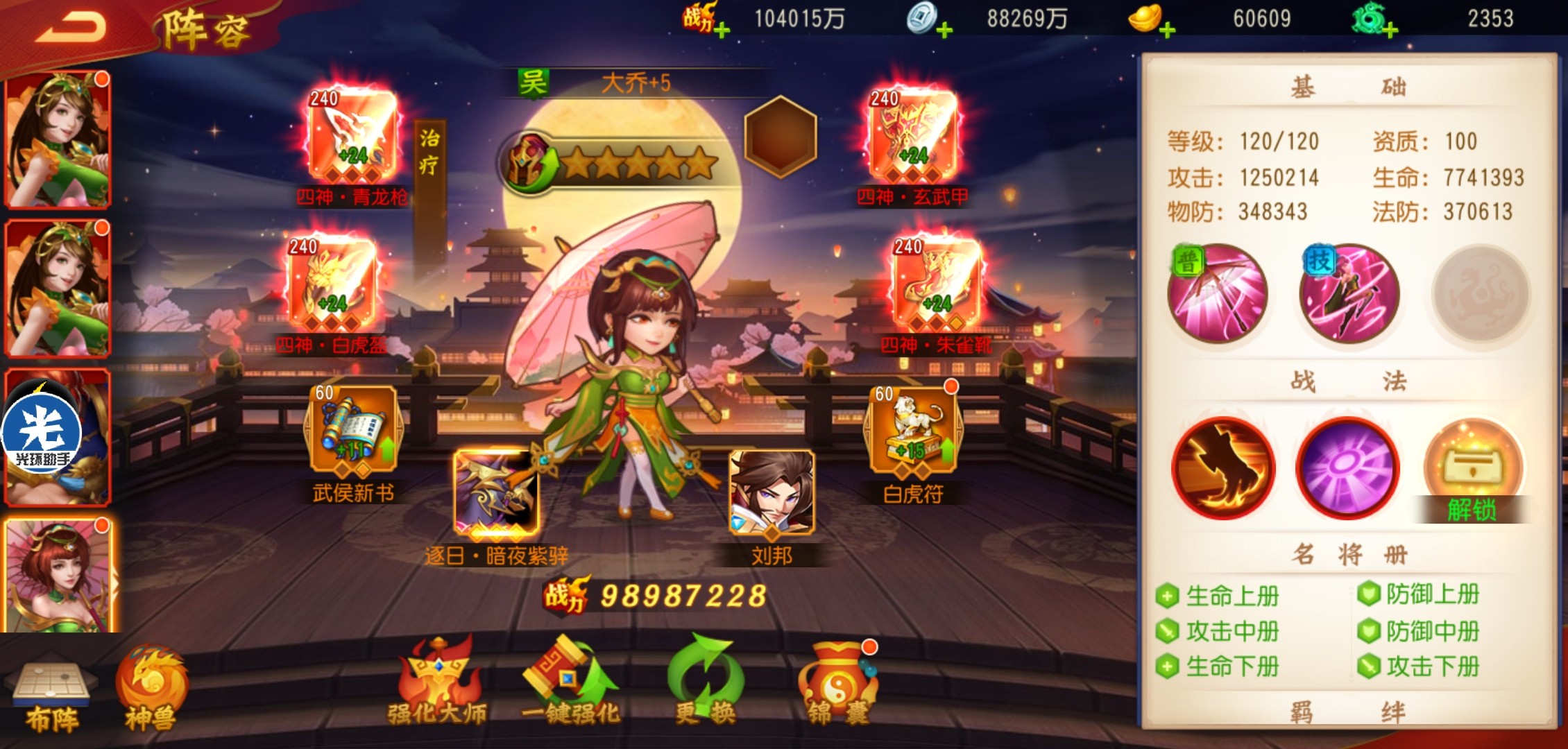
Task: Activate 一键强化 one-click enhance
Action: 570,683
